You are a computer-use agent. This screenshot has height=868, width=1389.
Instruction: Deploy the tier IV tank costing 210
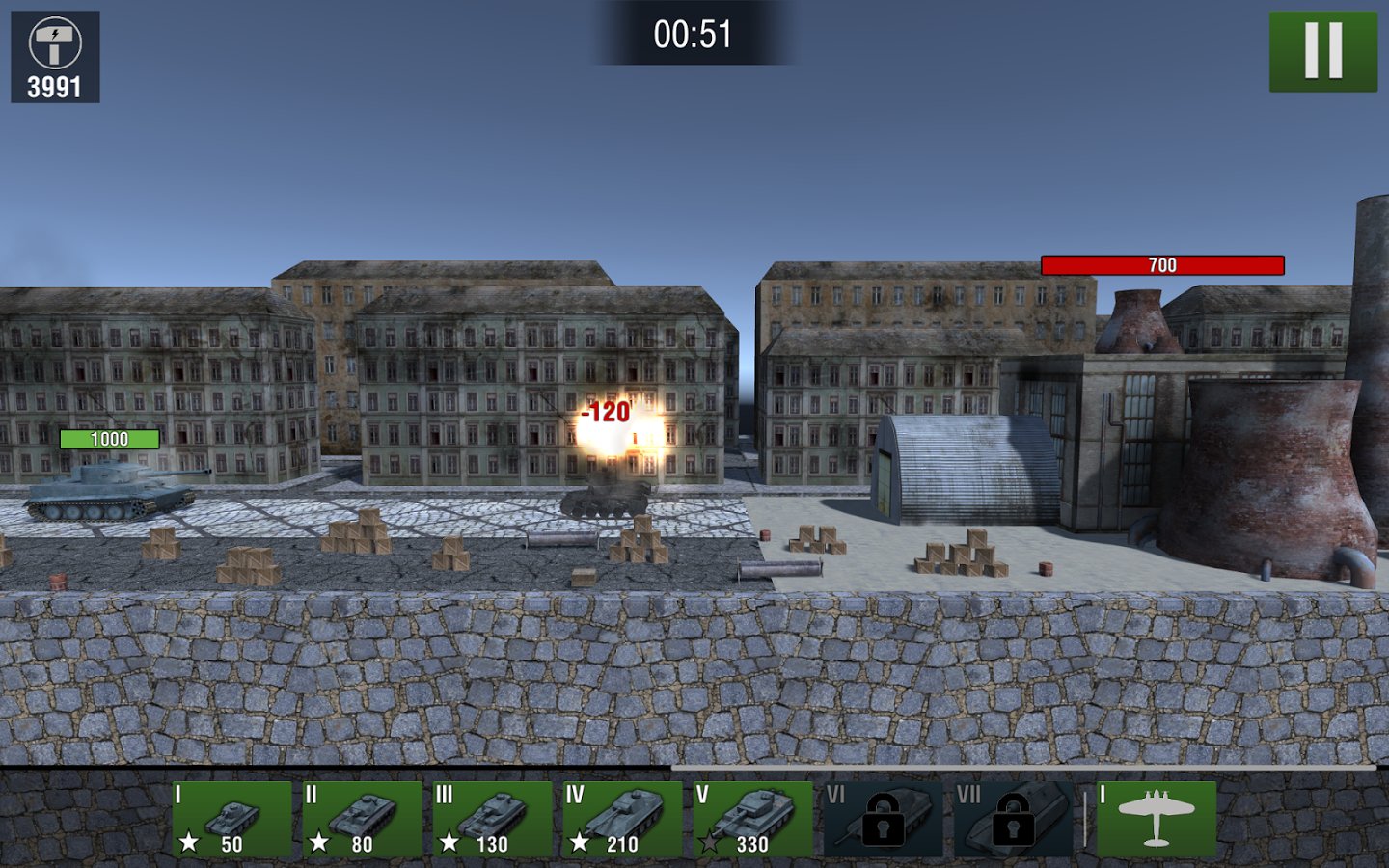tap(622, 819)
